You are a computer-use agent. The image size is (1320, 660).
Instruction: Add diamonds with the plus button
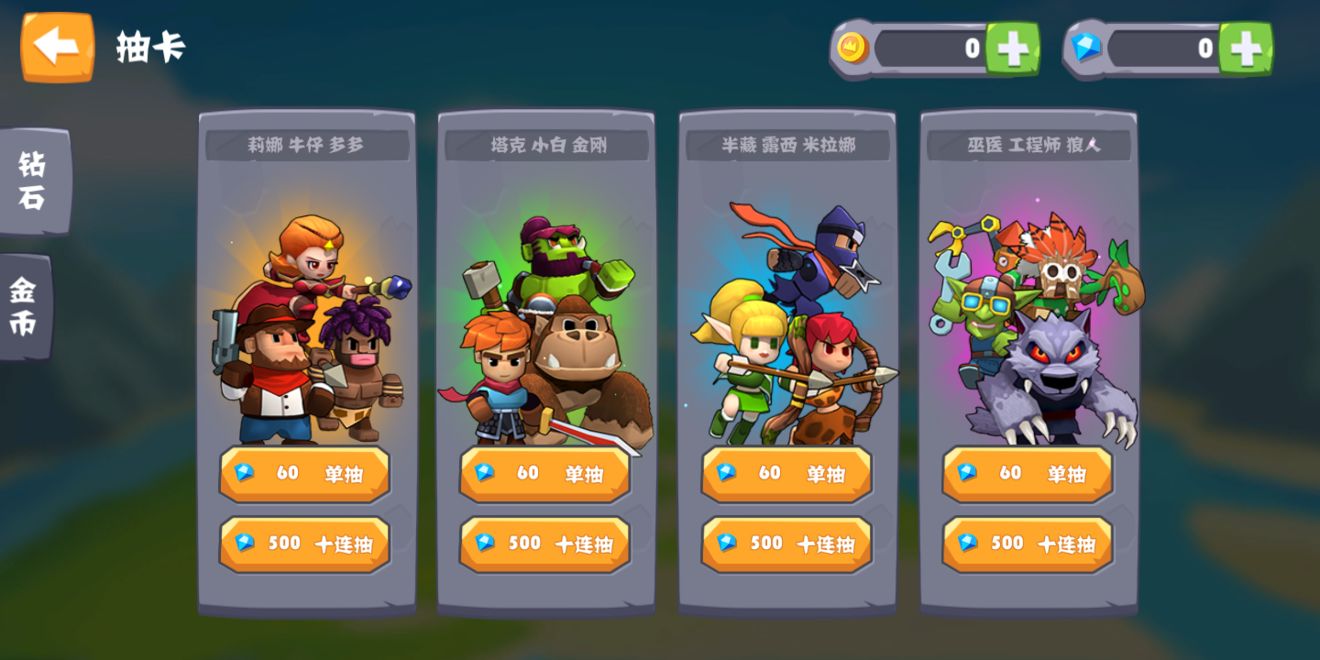pyautogui.click(x=1245, y=48)
